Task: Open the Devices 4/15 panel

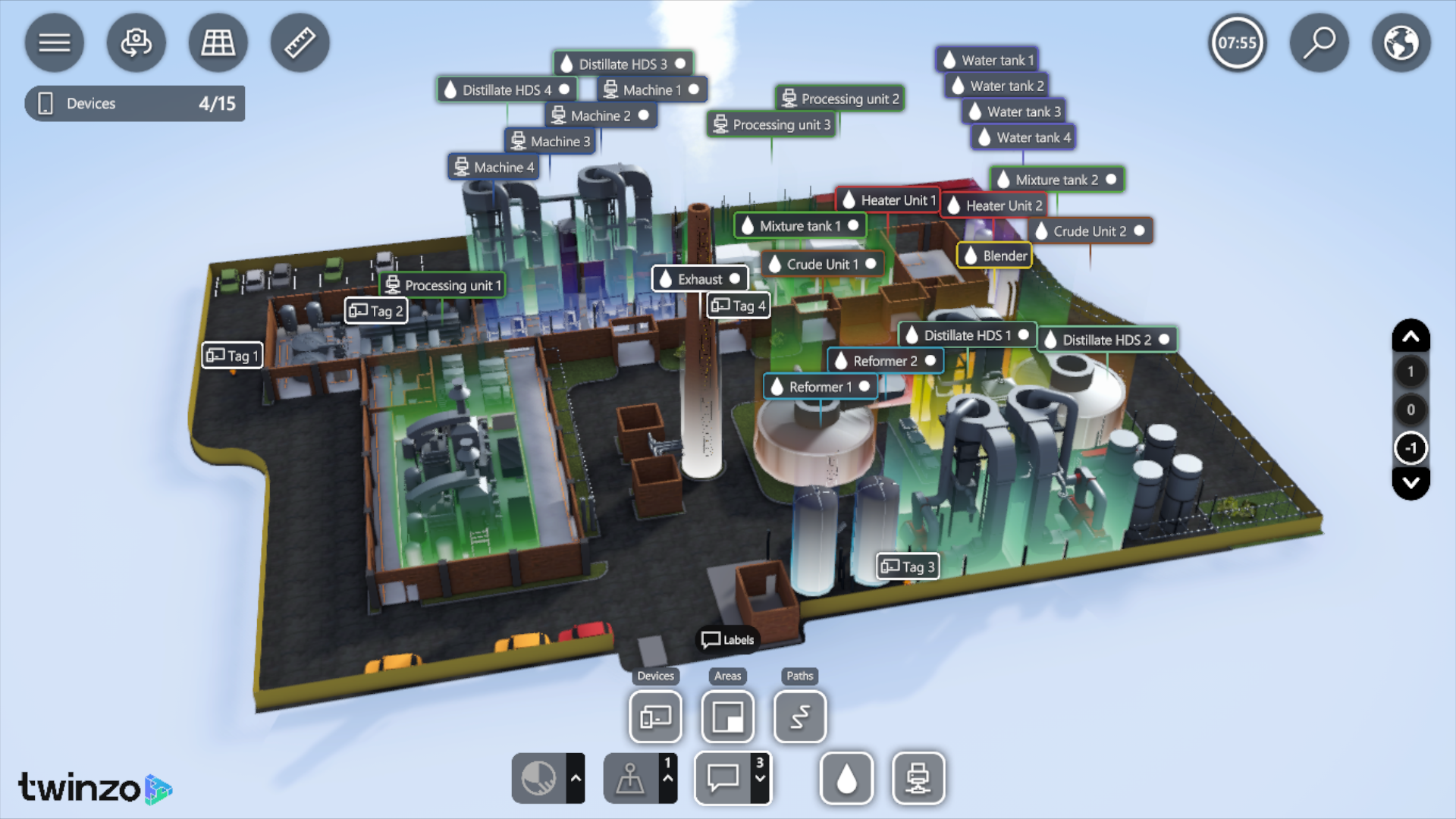Action: tap(135, 104)
